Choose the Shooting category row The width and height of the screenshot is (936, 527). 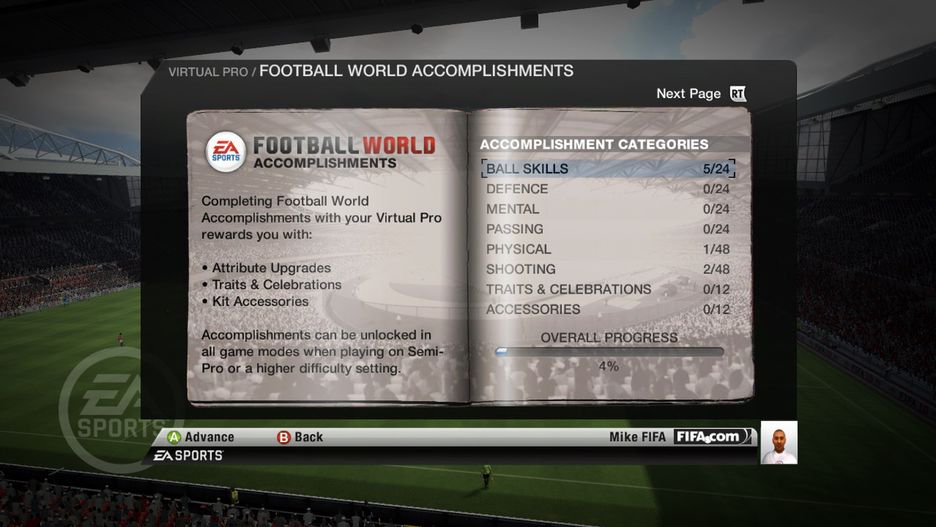coord(607,269)
